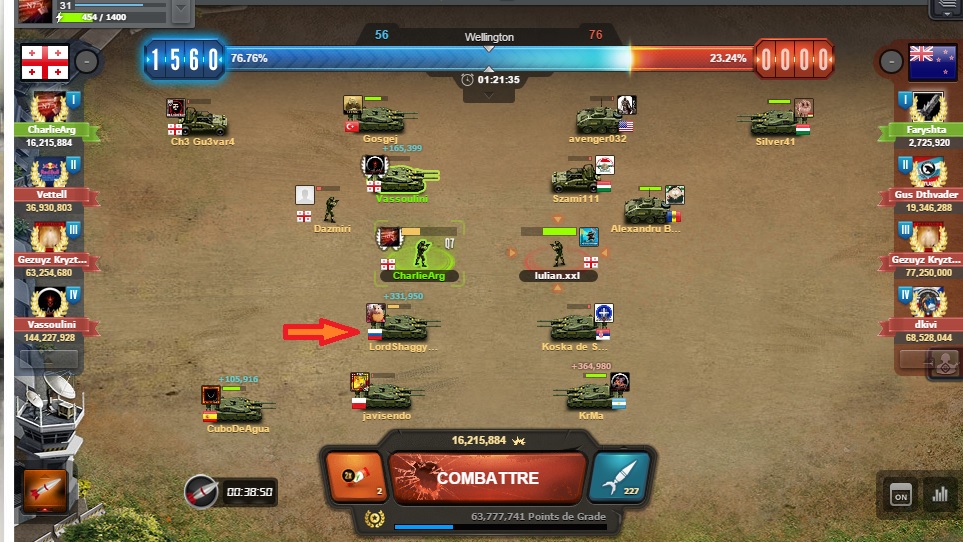The image size is (963, 542).
Task: Show the battle statistics bar chart
Action: (939, 494)
